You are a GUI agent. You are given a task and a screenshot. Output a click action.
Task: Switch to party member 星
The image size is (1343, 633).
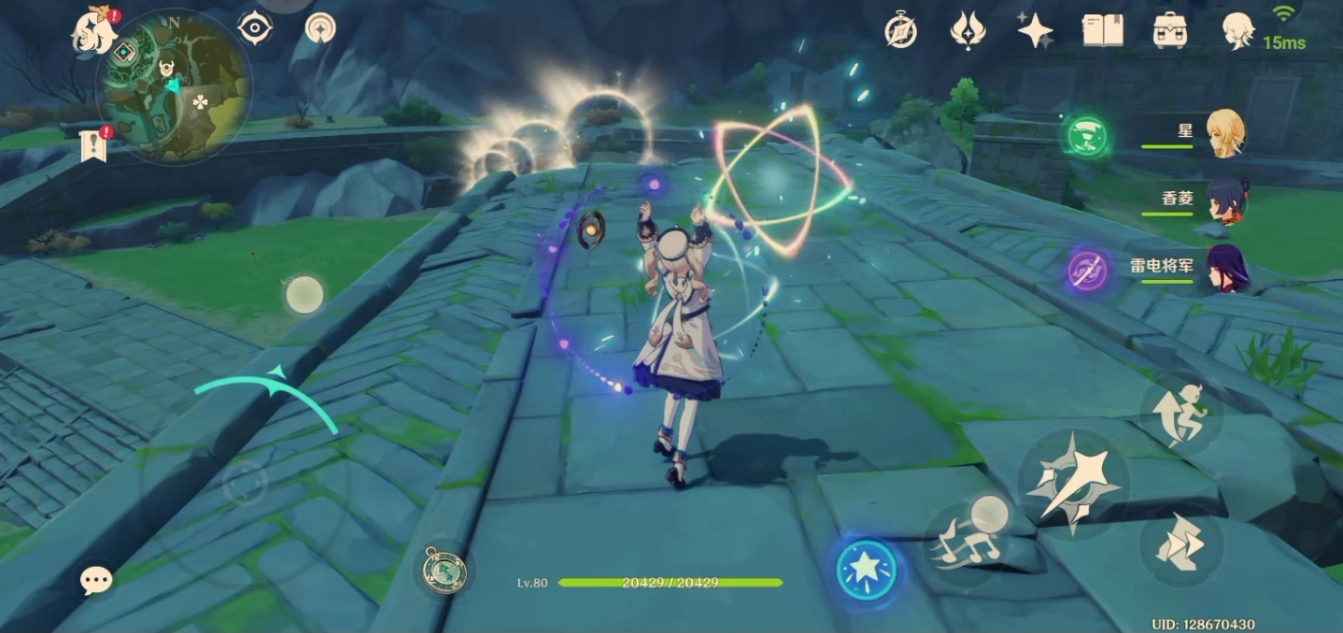(x=1226, y=133)
